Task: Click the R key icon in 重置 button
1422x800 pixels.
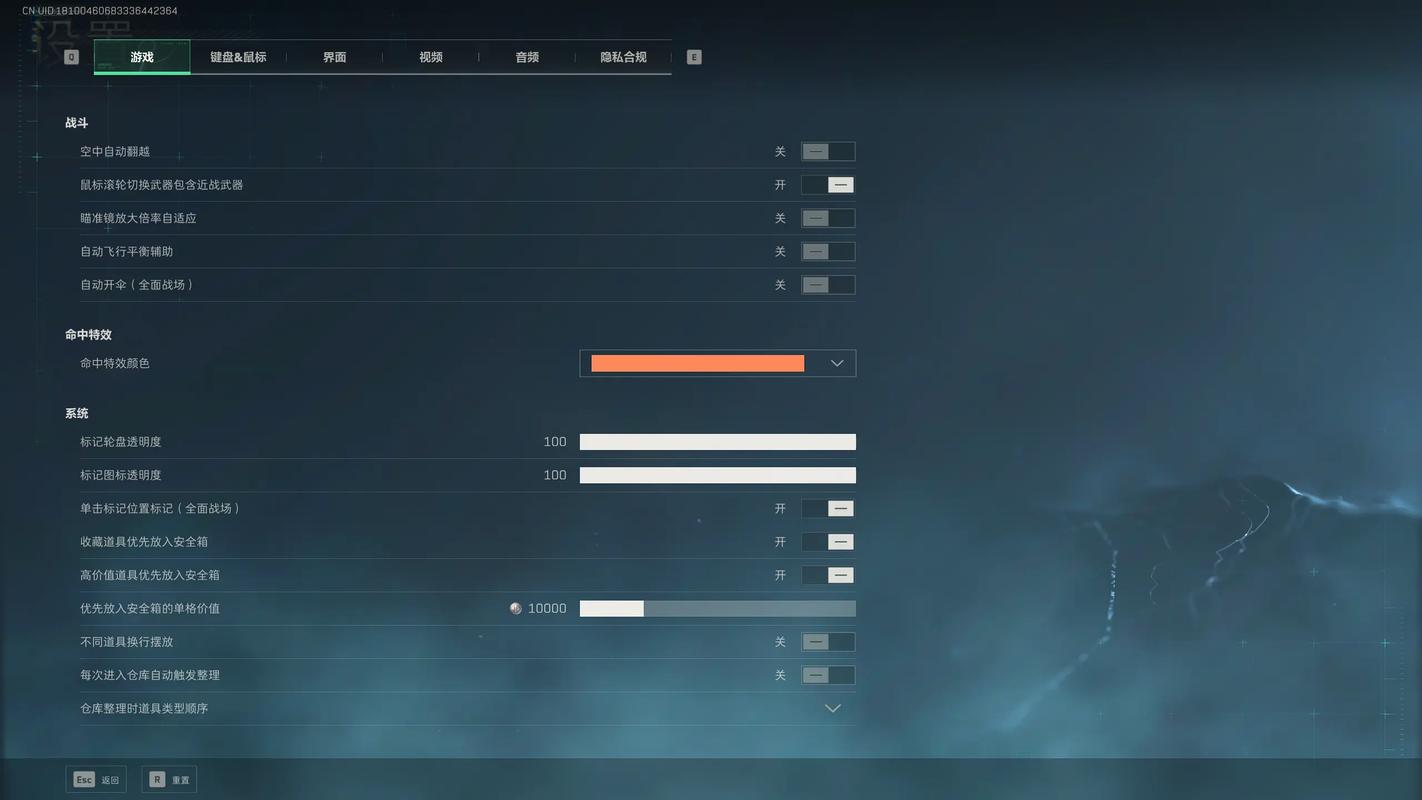Action: click(x=157, y=778)
